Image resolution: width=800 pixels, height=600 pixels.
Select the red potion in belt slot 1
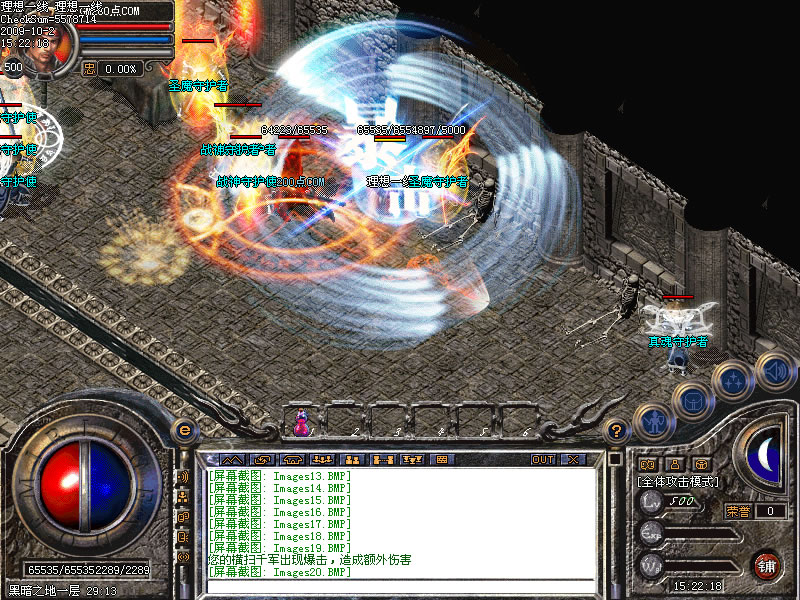(x=301, y=424)
